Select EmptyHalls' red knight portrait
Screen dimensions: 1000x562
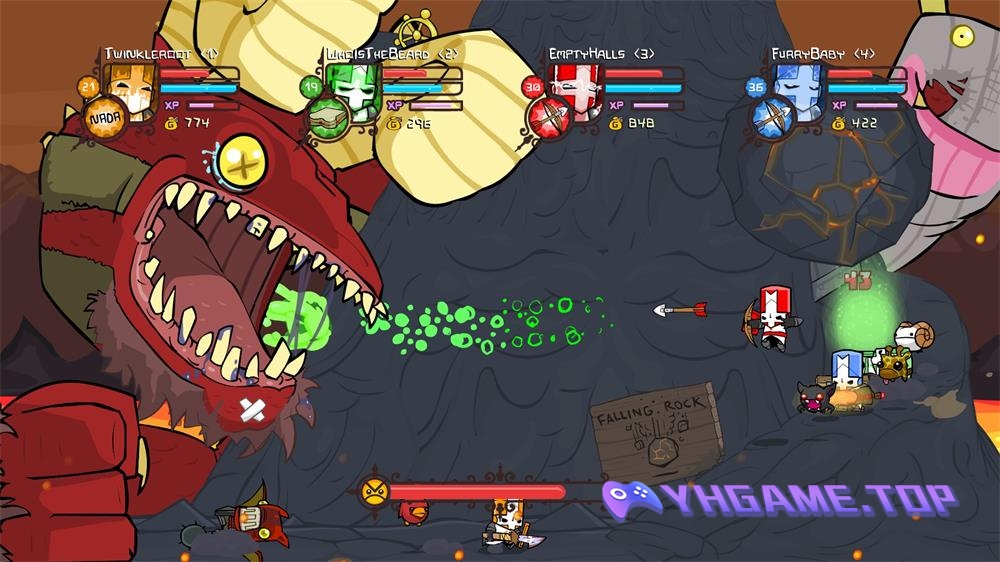574,88
